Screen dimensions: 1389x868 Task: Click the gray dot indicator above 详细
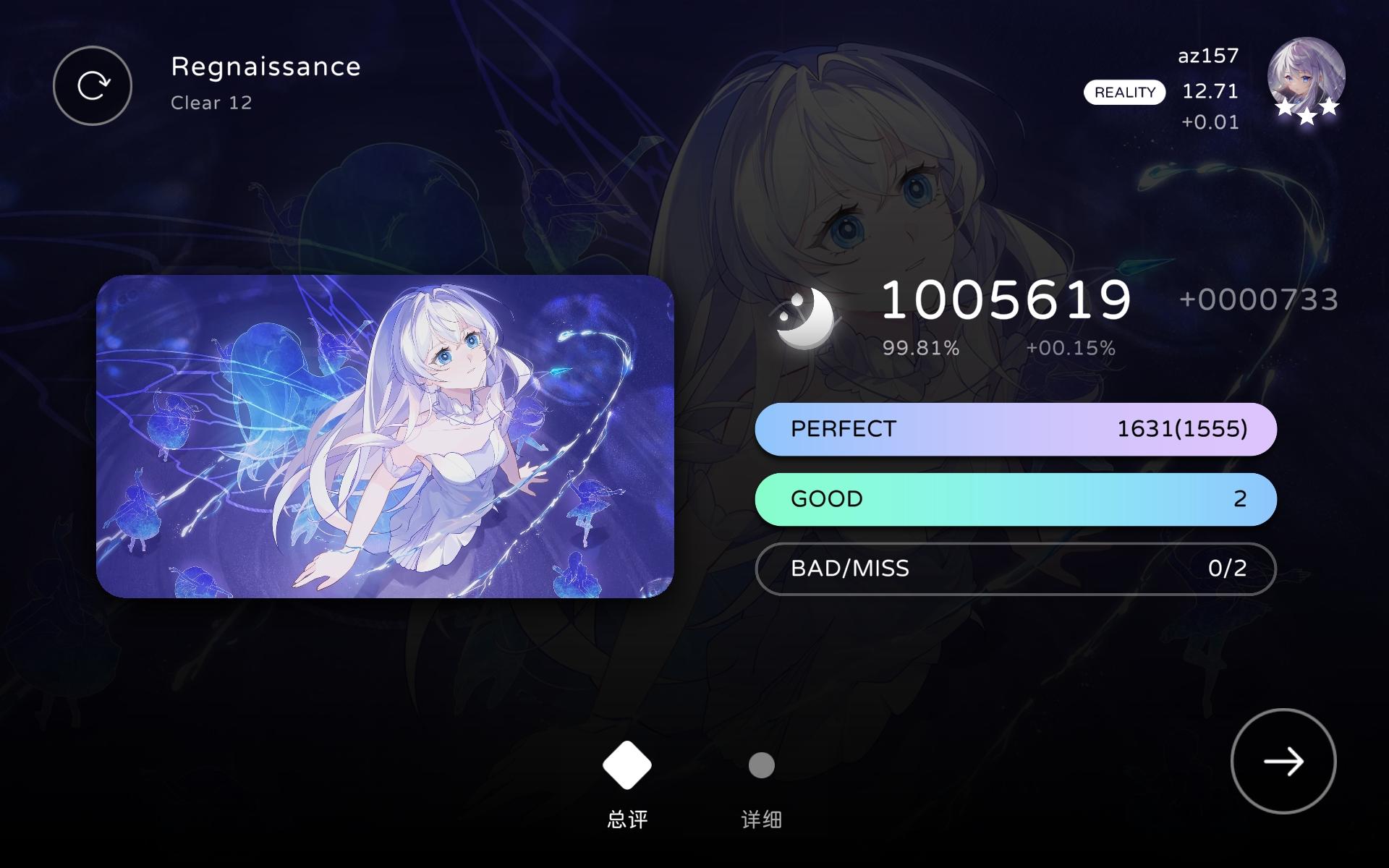761,764
